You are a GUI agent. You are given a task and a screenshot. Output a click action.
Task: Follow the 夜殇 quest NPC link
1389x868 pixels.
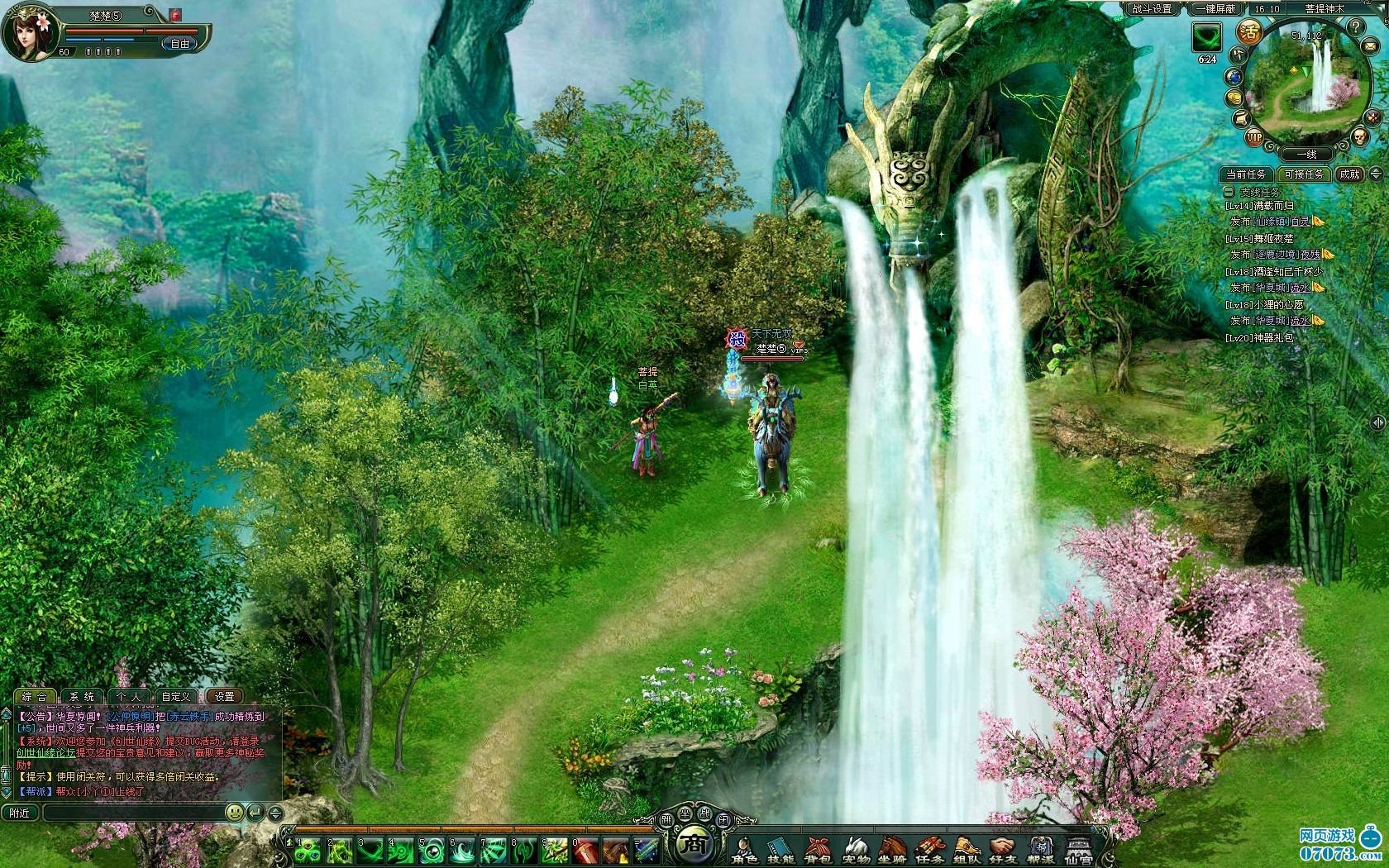click(1309, 255)
